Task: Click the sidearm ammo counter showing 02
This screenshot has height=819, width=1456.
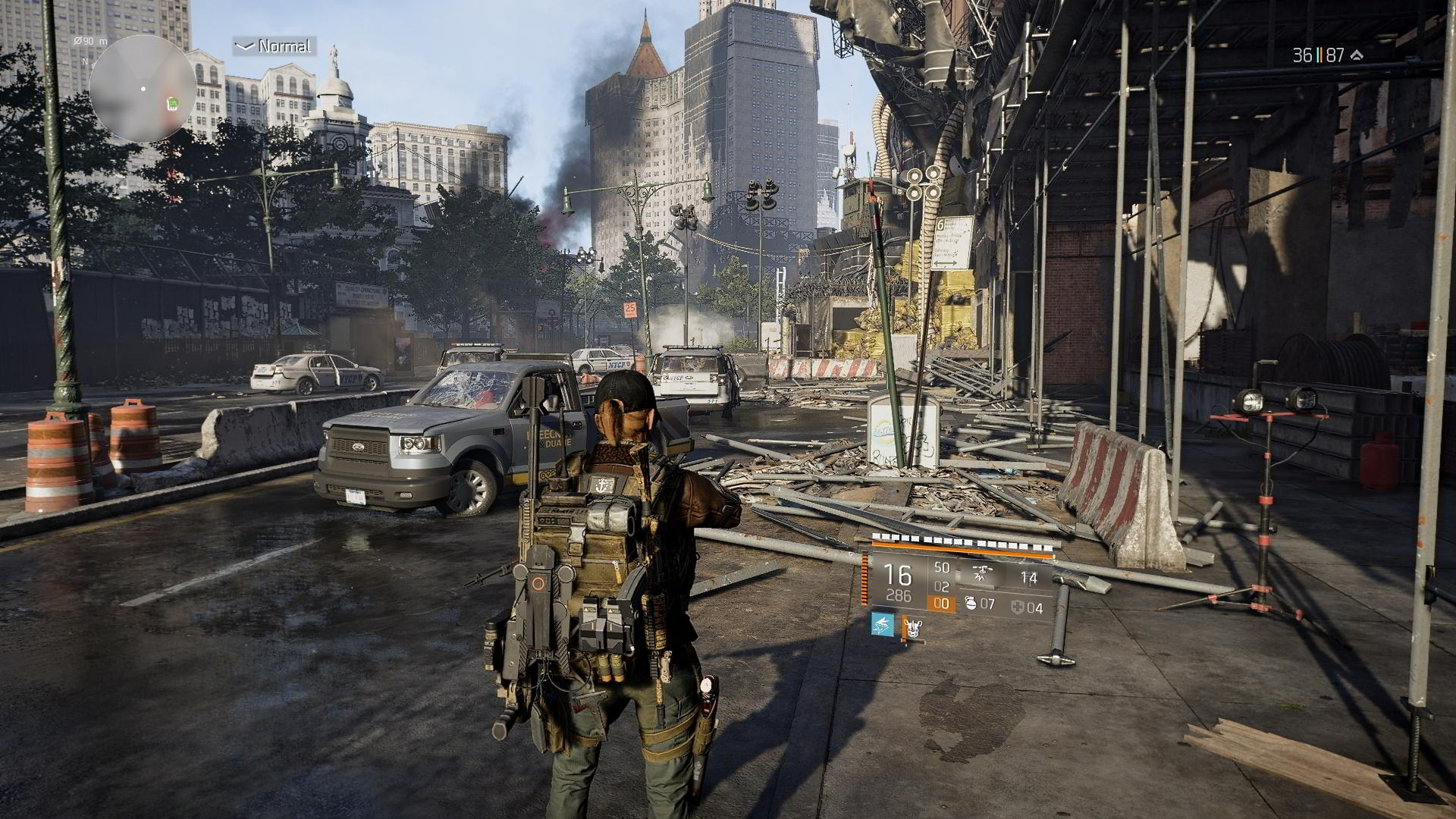Action: 941,586
